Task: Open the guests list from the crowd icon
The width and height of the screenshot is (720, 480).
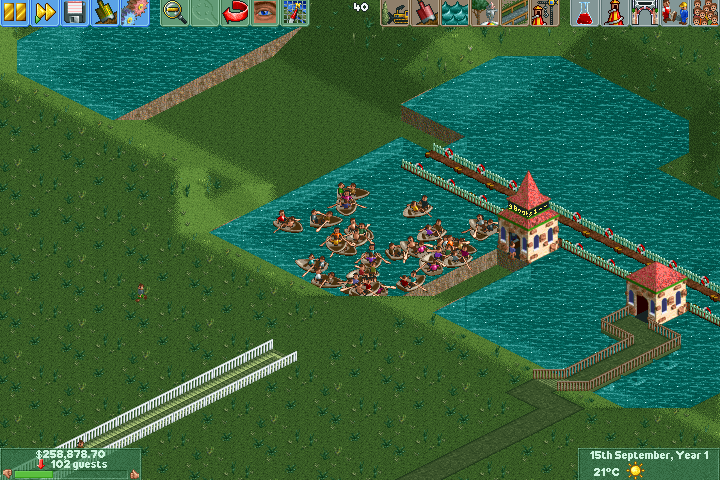Action: (703, 12)
